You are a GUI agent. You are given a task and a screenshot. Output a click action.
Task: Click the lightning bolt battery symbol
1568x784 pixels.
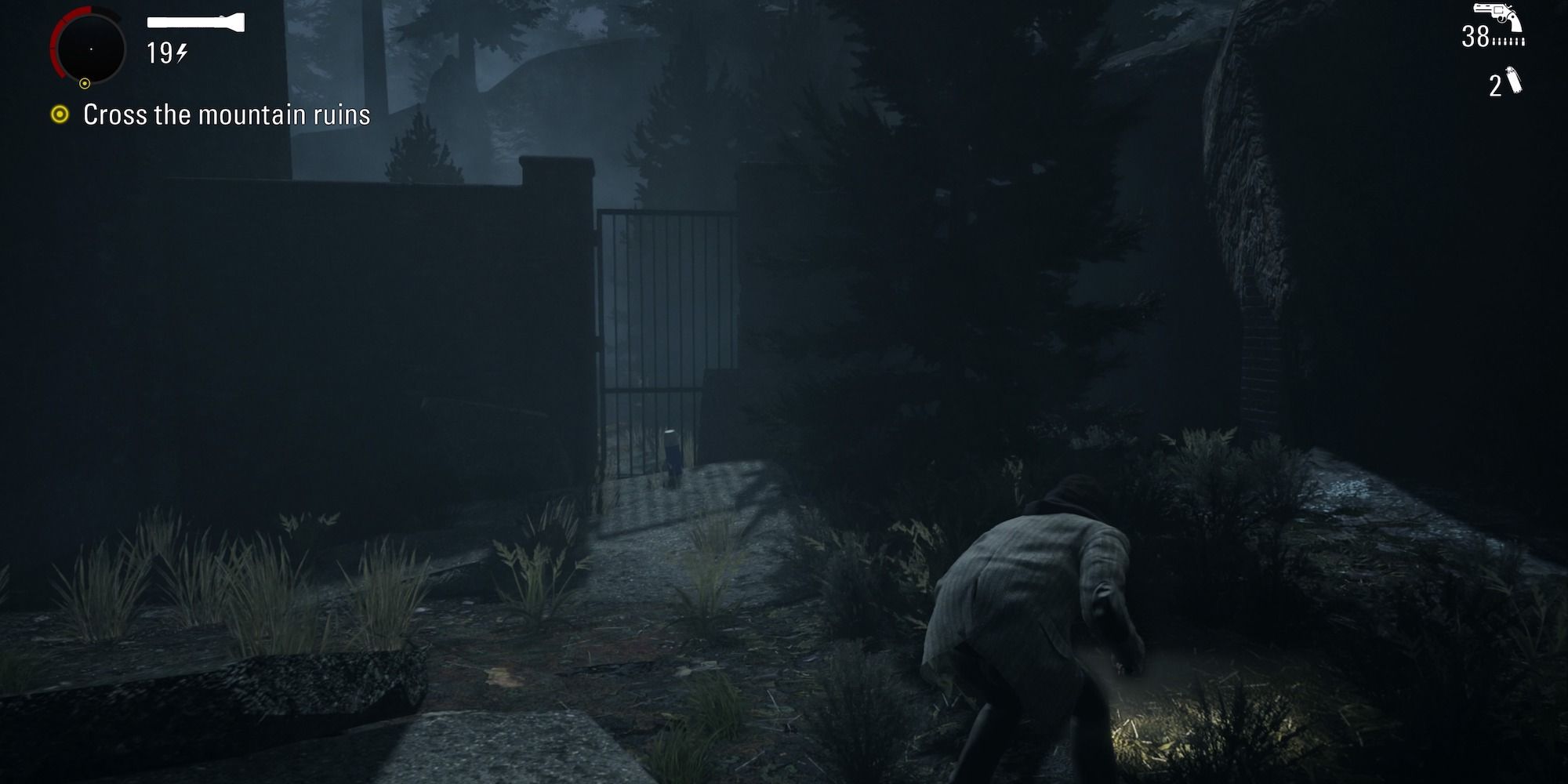[x=181, y=53]
